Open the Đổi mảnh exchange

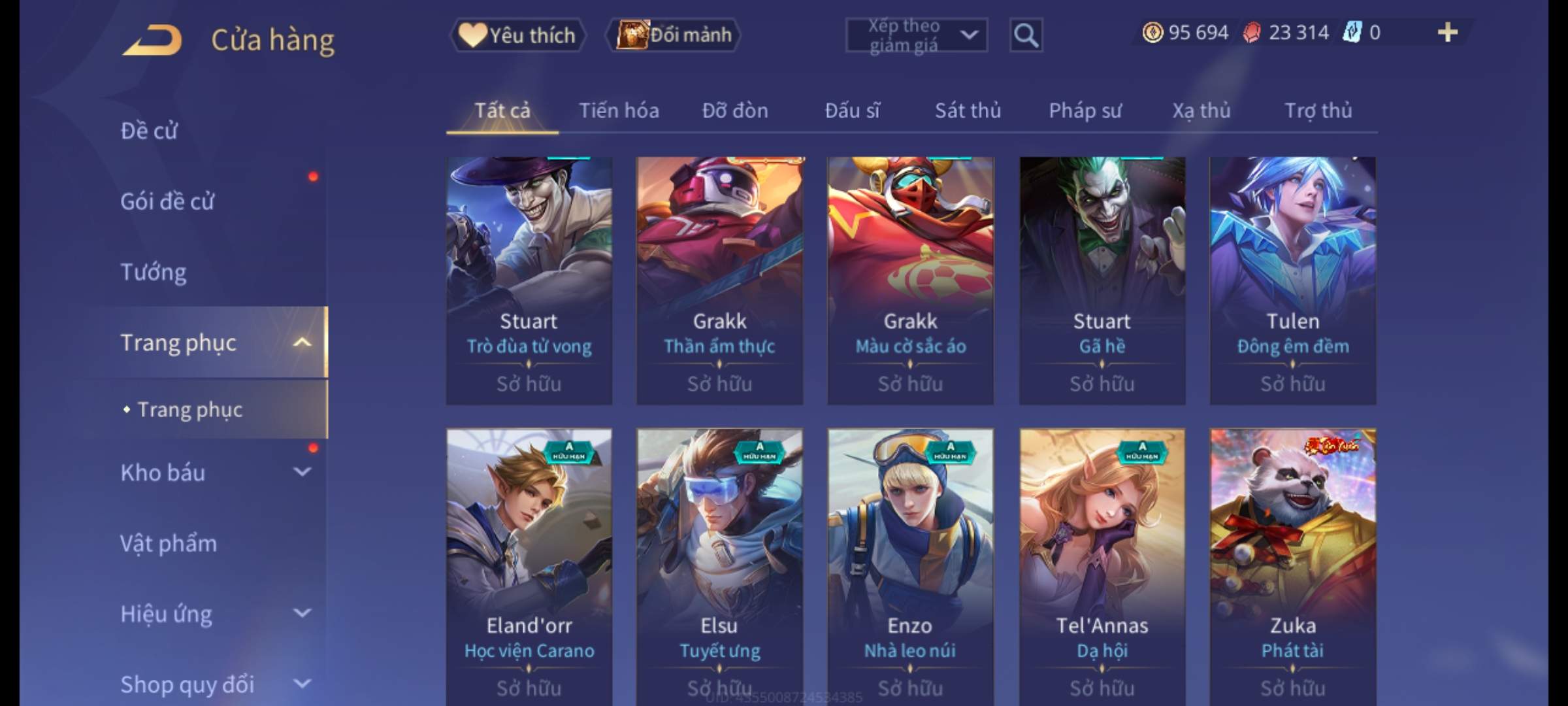674,35
